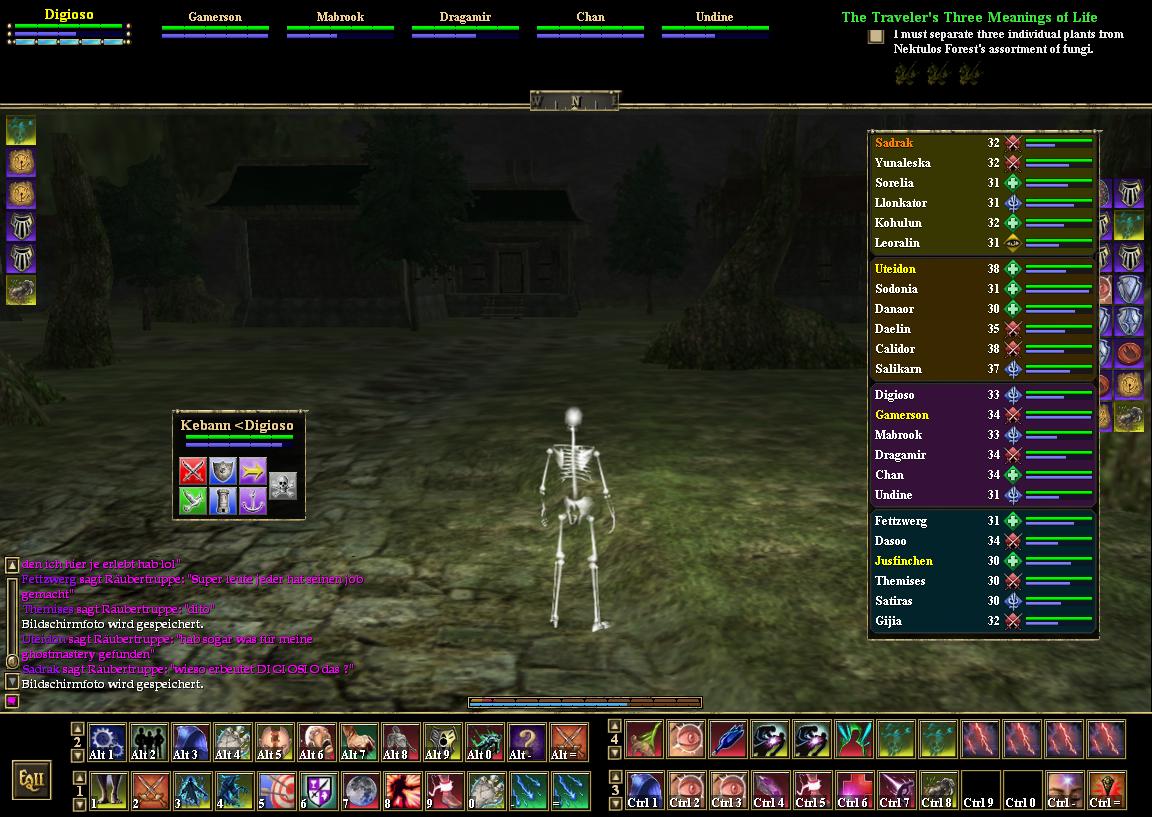Select raid member Sadrak in the raid list
Image resolution: width=1152 pixels, height=817 pixels.
894,143
